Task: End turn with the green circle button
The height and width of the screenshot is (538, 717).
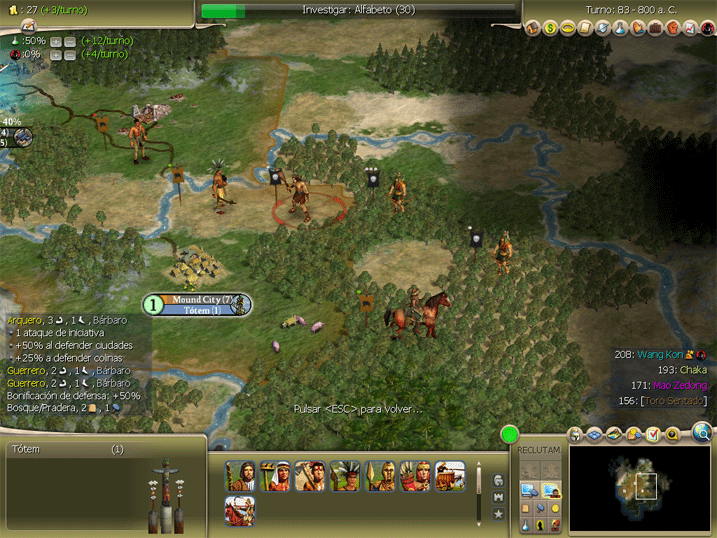Action: click(x=511, y=435)
